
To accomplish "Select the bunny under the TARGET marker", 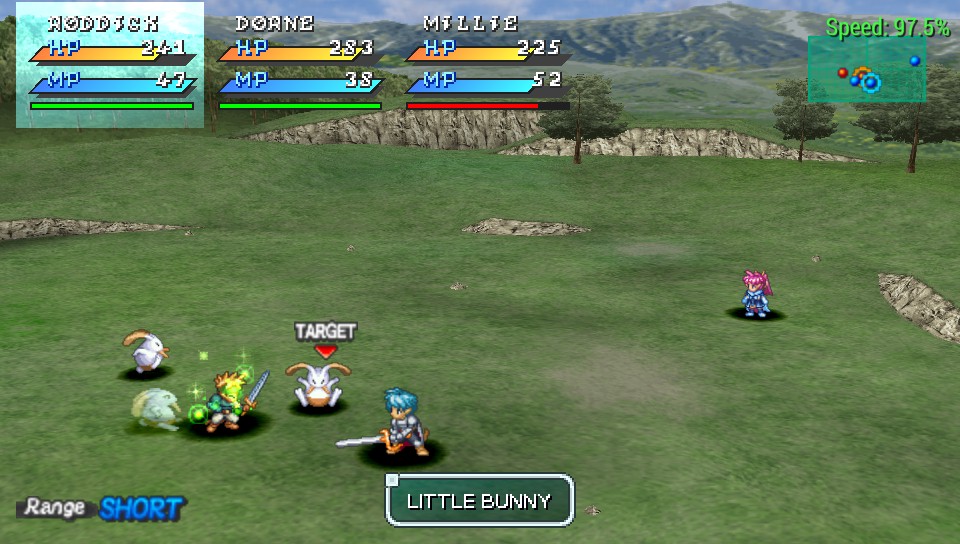I will (318, 386).
